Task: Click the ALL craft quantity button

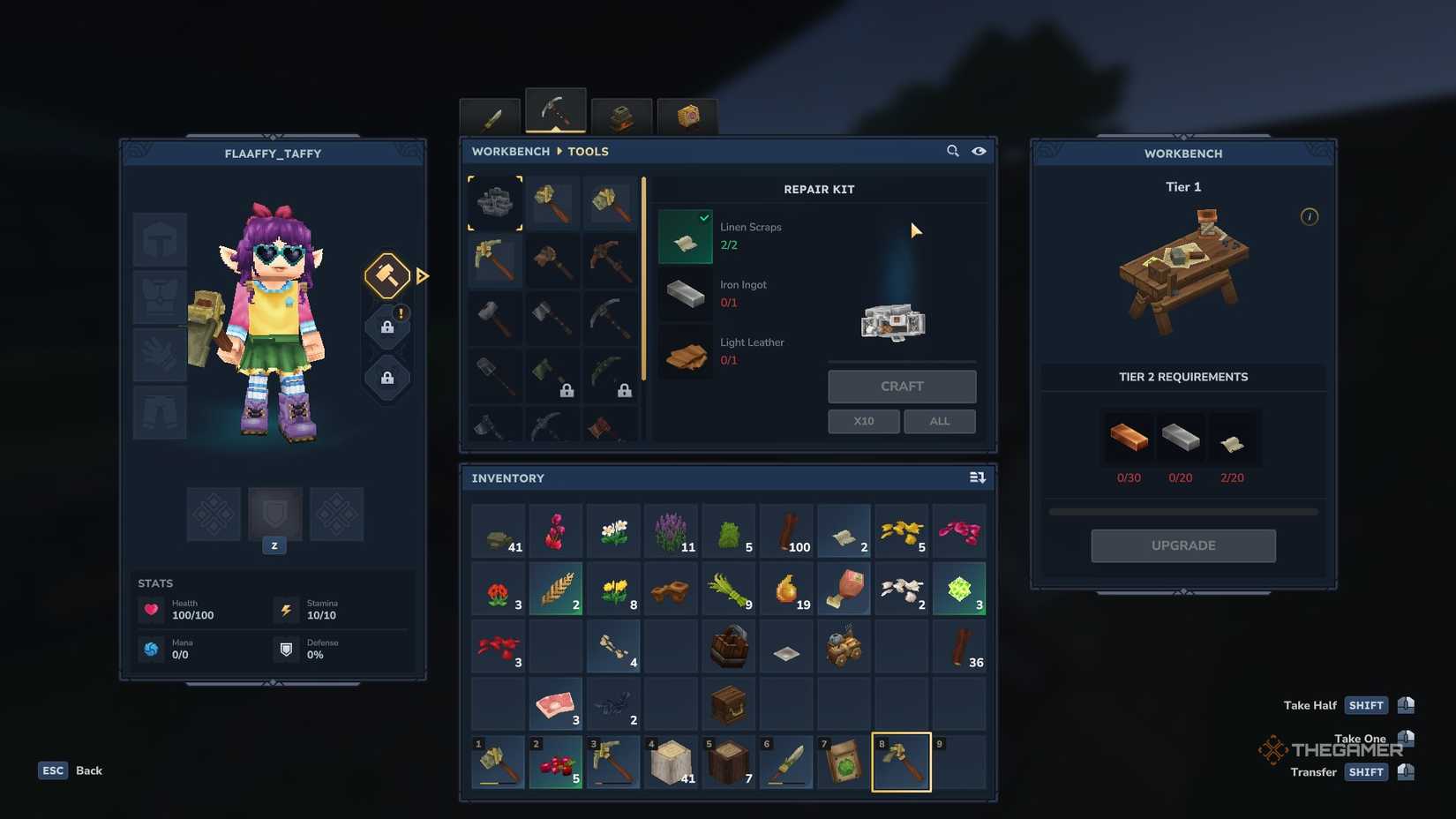Action: point(939,421)
